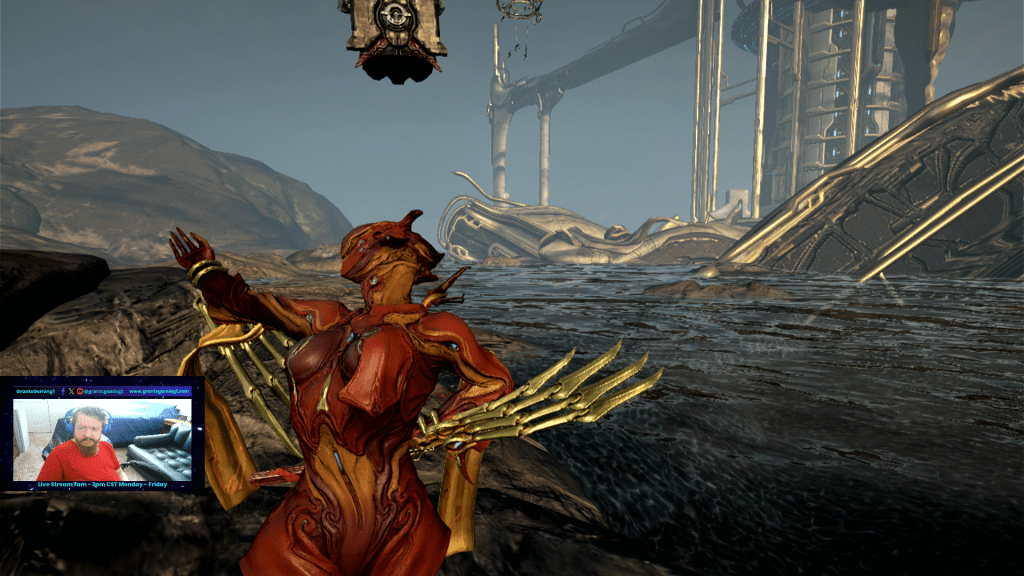Open the website link in stream overlay

(158, 390)
